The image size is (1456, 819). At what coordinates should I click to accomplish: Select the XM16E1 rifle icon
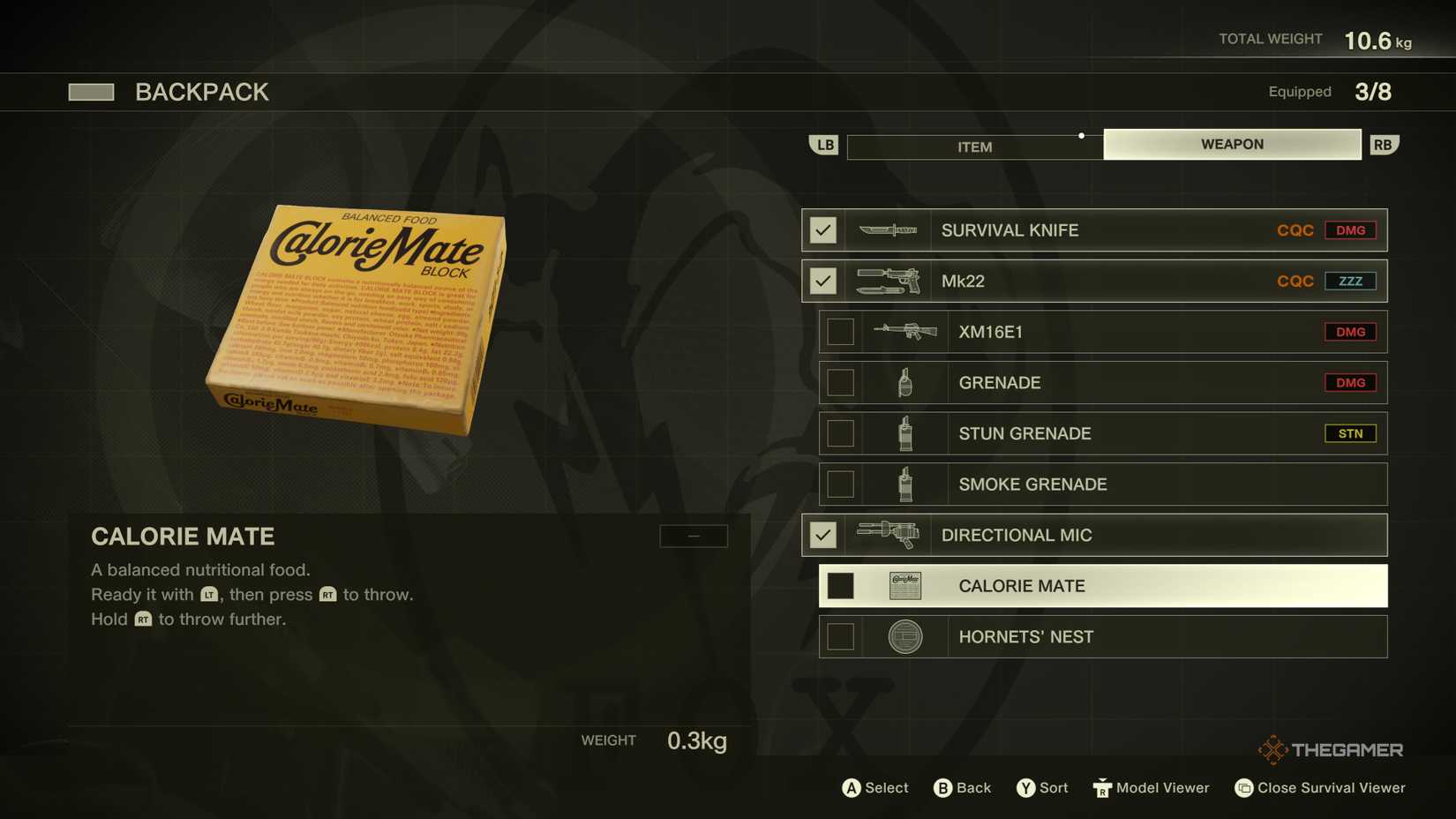point(906,332)
